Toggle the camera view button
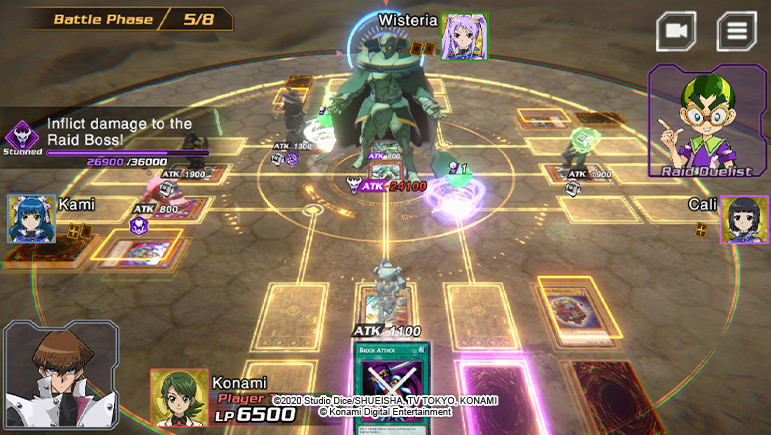 tap(676, 31)
